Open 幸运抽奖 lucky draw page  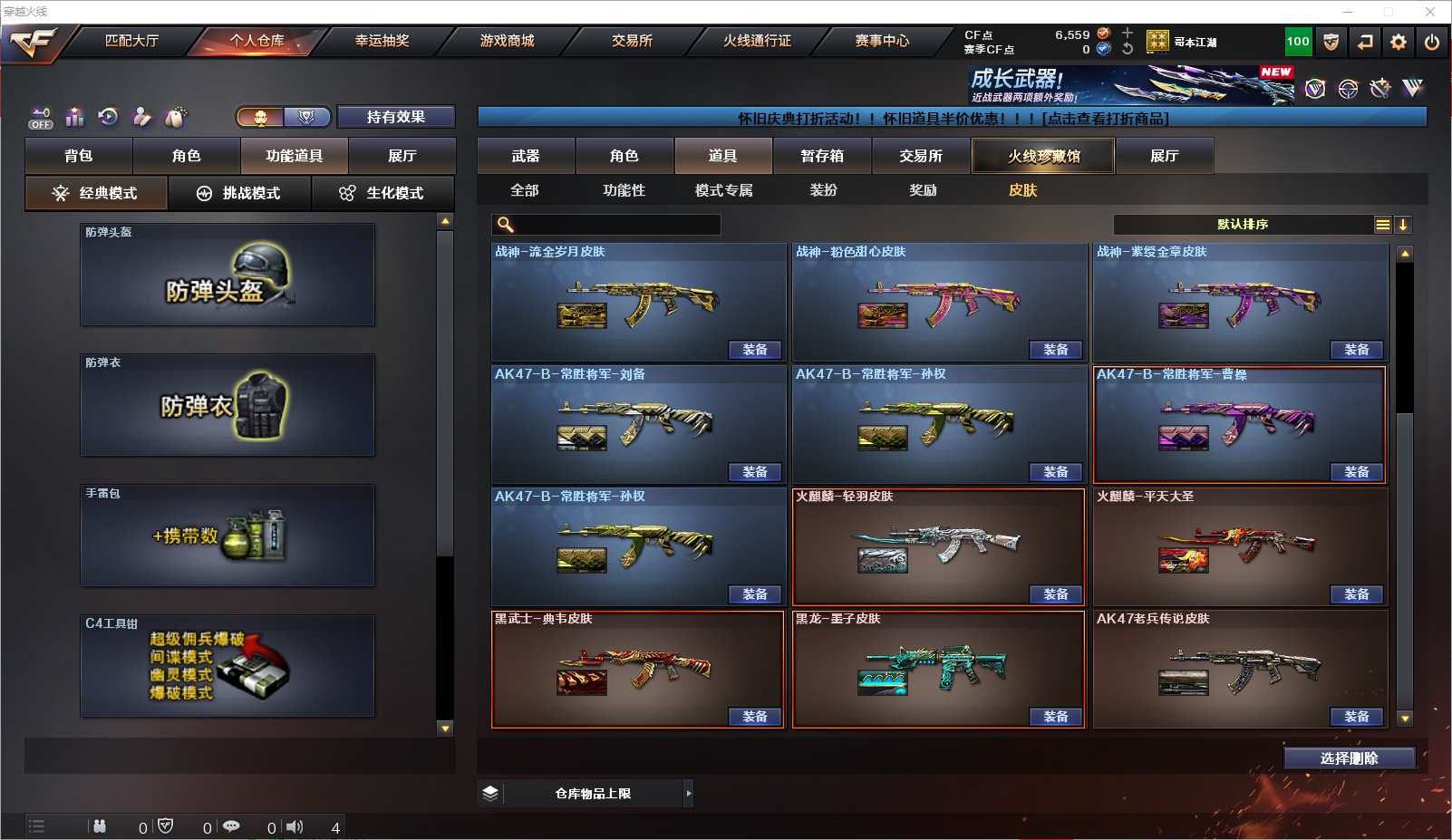(x=382, y=41)
